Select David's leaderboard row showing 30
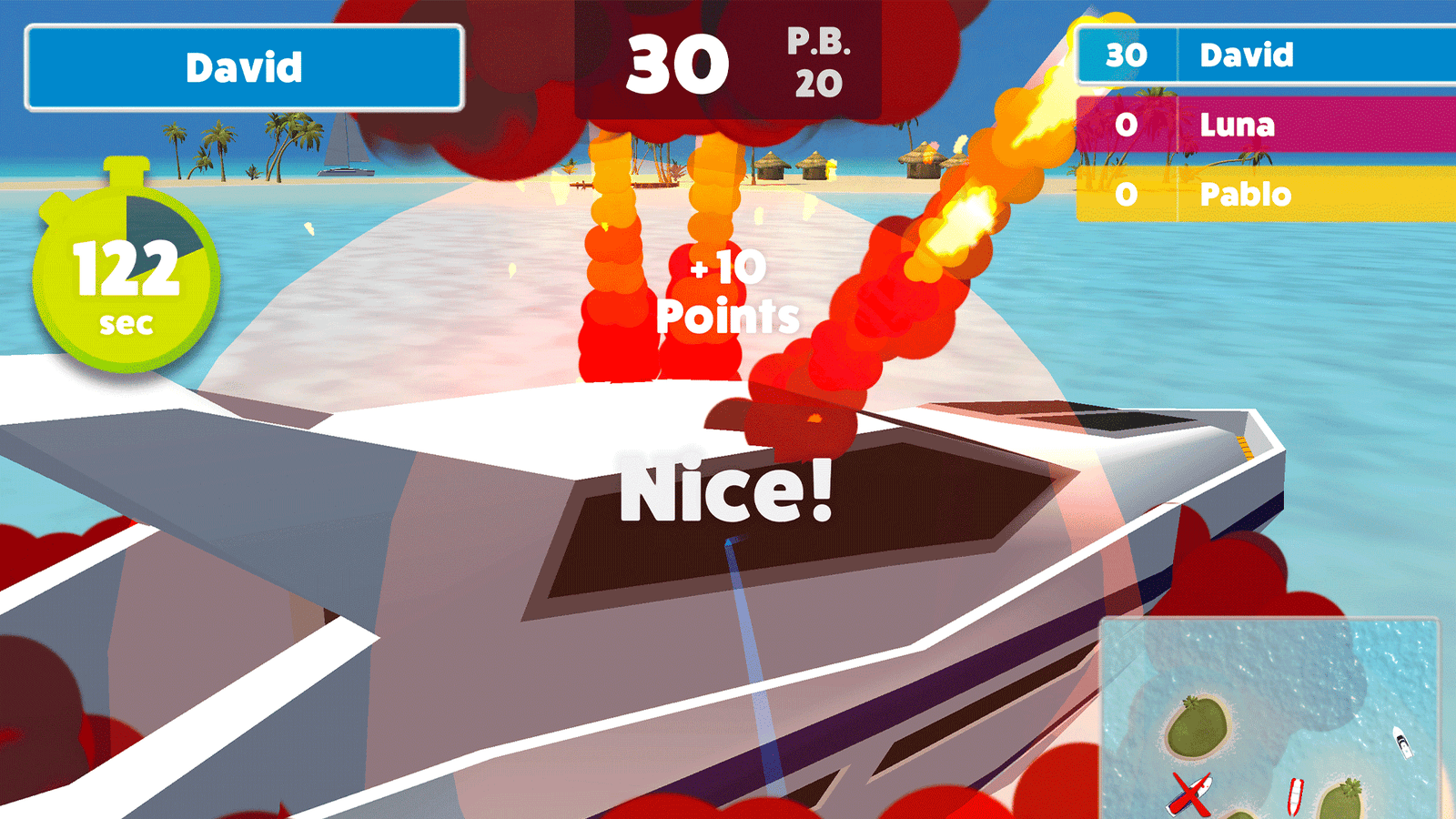The height and width of the screenshot is (819, 1456). click(x=1265, y=56)
